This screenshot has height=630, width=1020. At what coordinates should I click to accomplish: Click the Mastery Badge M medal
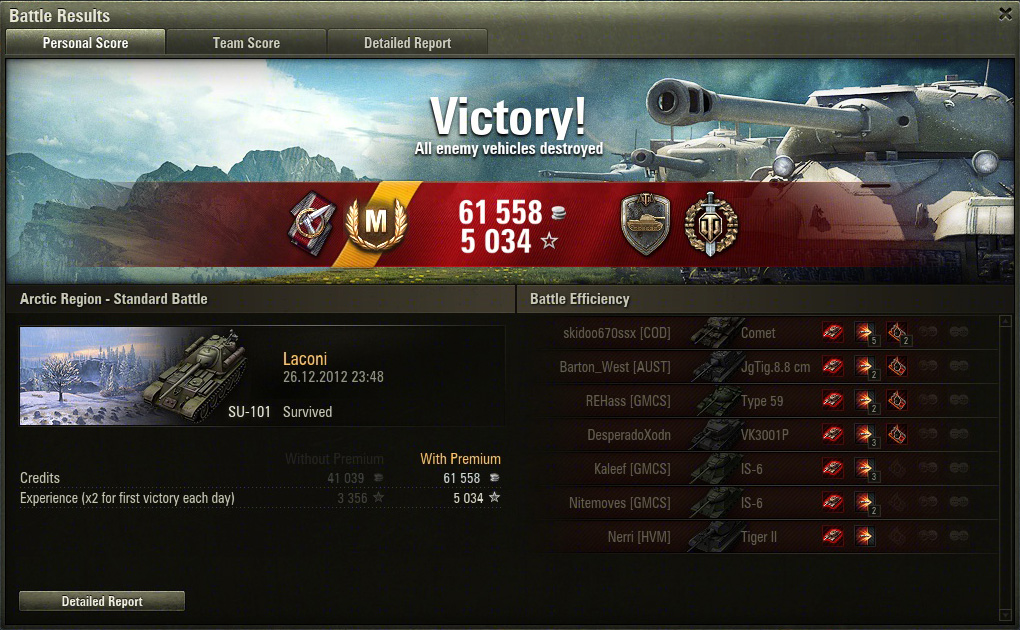375,225
